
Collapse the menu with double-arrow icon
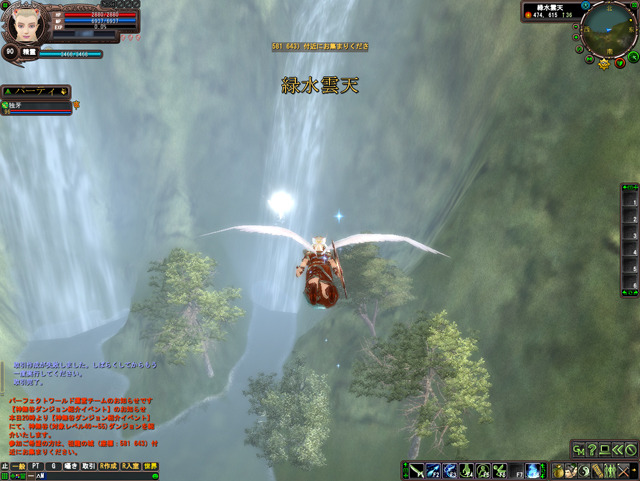pyautogui.click(x=618, y=450)
